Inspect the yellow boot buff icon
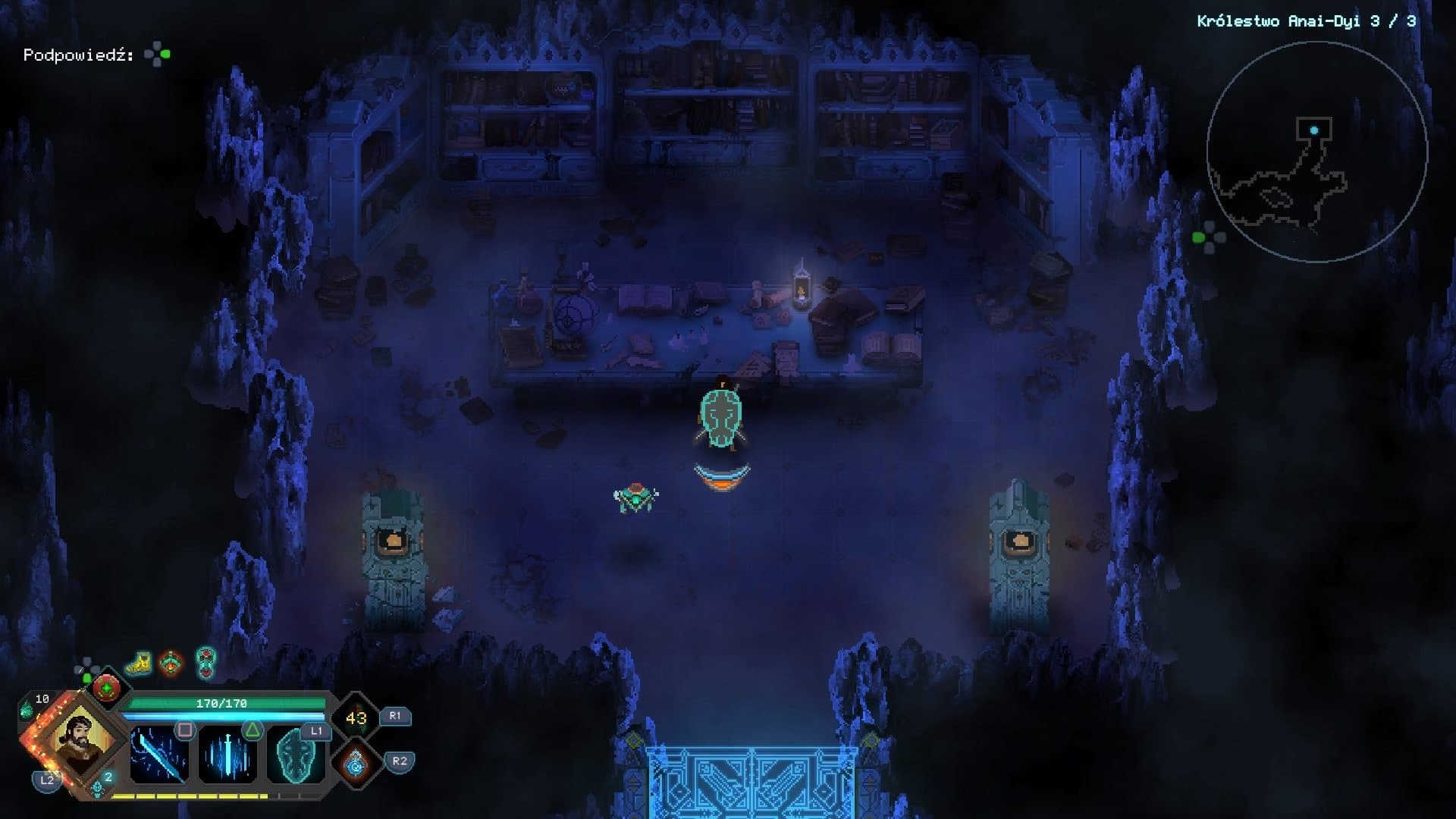The width and height of the screenshot is (1456, 819). 139,663
